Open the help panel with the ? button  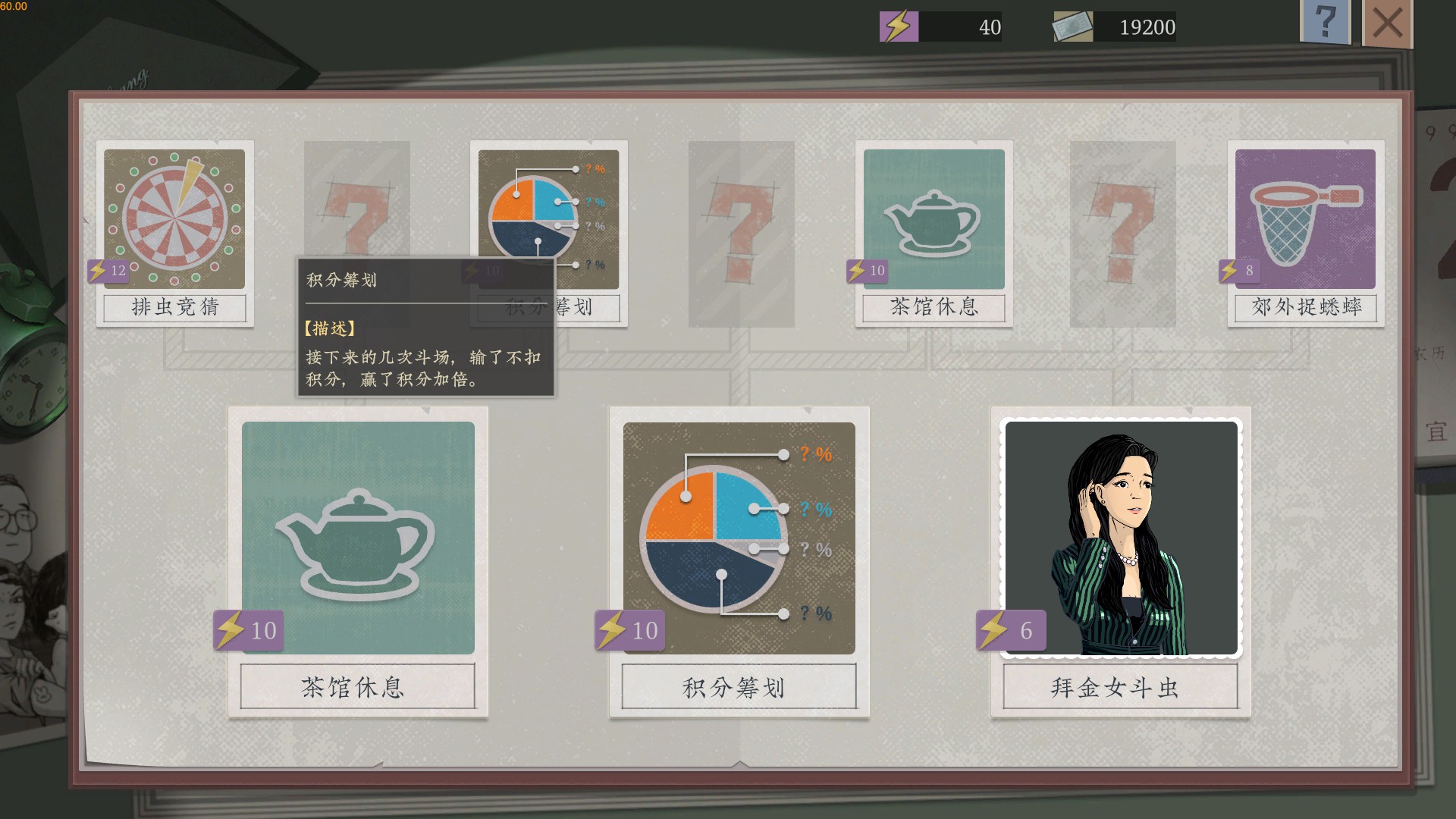coord(1325,24)
